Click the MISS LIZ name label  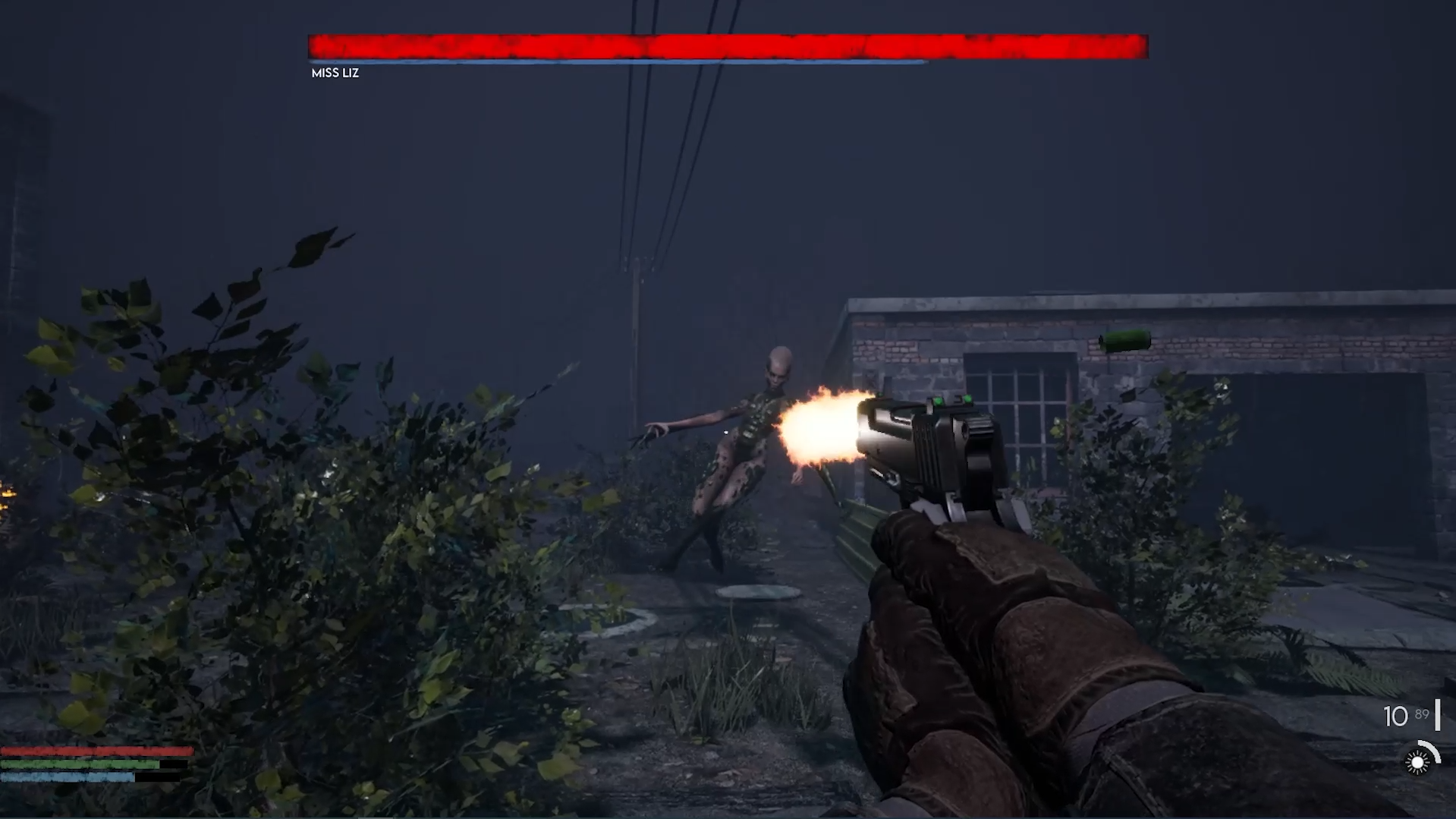coord(335,73)
